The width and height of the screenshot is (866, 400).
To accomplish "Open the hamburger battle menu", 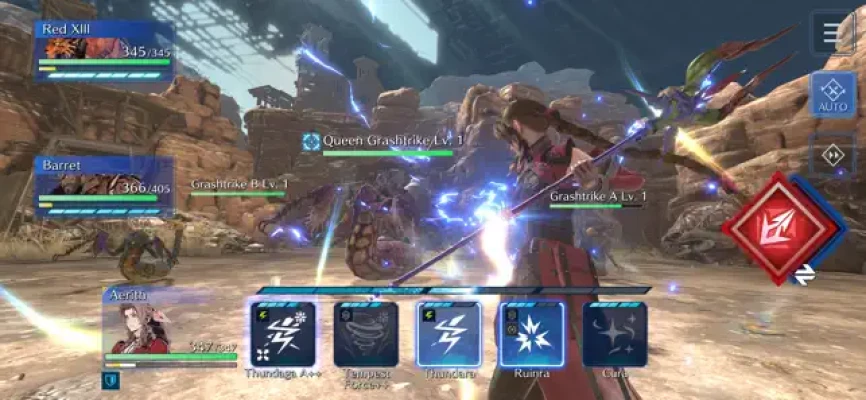I will (x=833, y=33).
